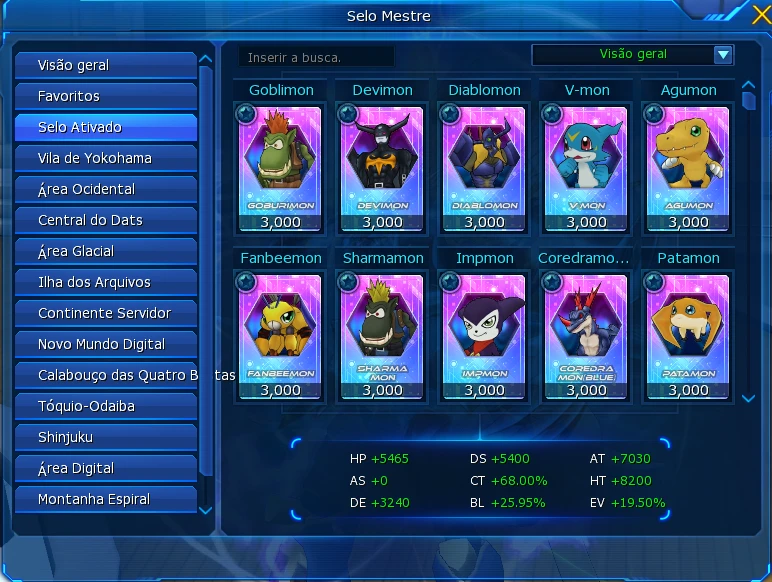This screenshot has width=772, height=582.
Task: Select the Diablomon seal card
Action: pos(485,160)
